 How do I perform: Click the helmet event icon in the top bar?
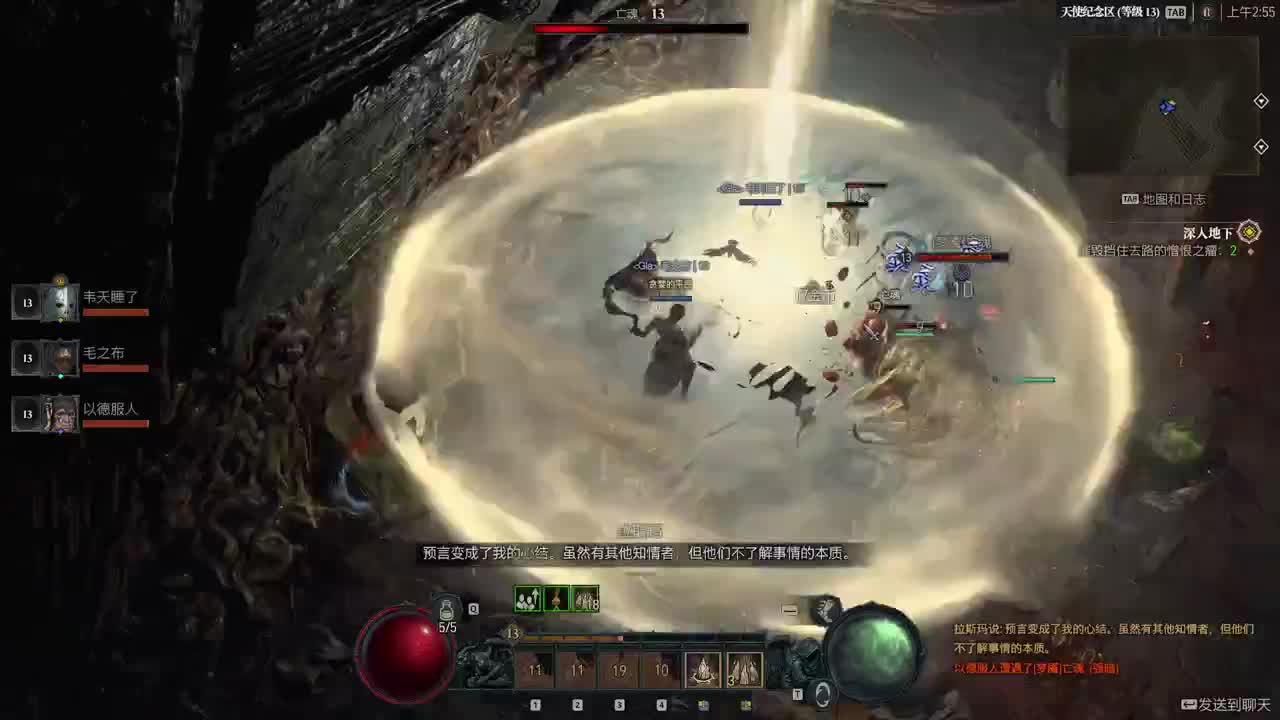(1210, 13)
